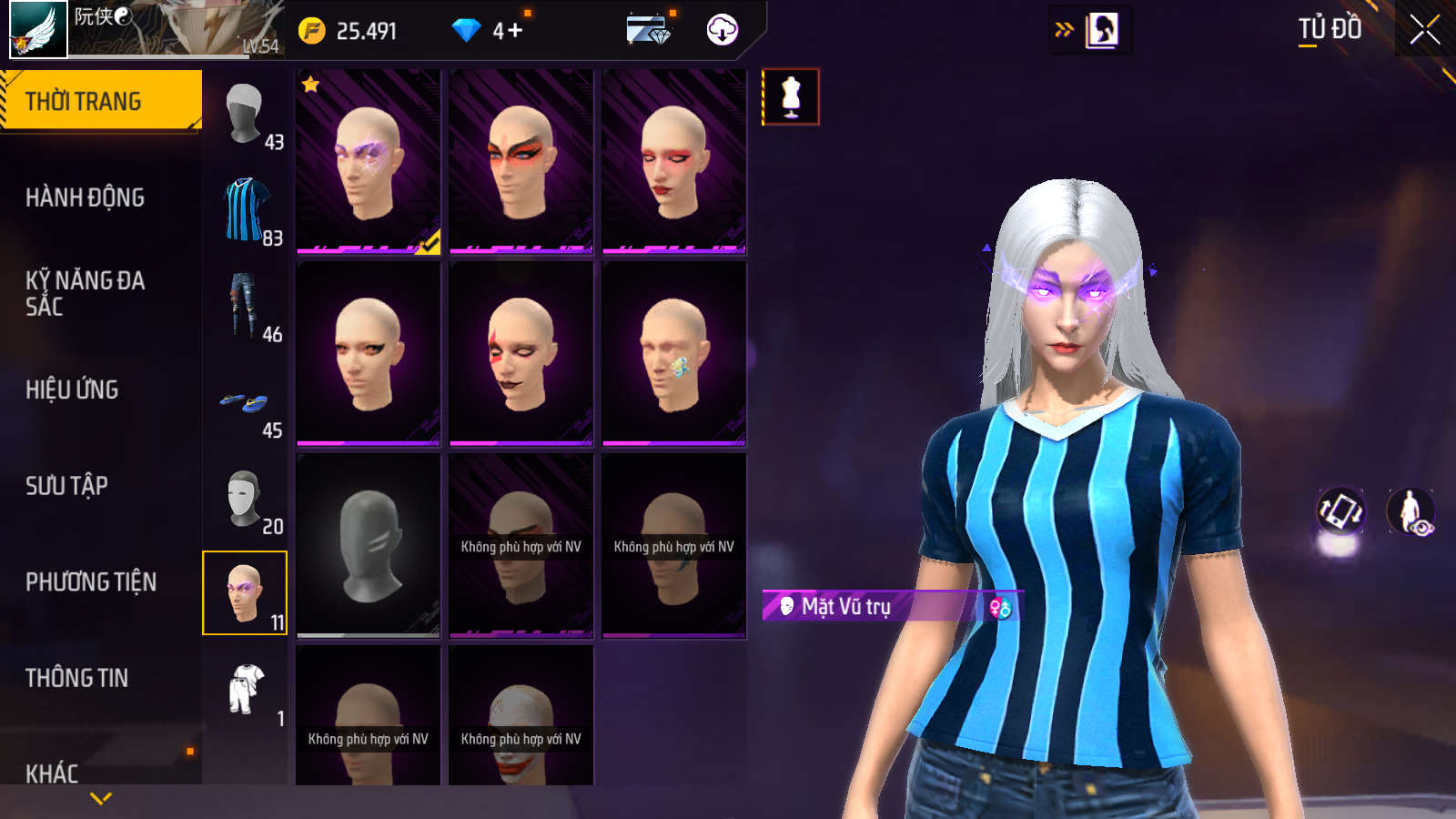Open the THỜI TRANG fashion tab
This screenshot has width=1456, height=819.
tap(100, 101)
